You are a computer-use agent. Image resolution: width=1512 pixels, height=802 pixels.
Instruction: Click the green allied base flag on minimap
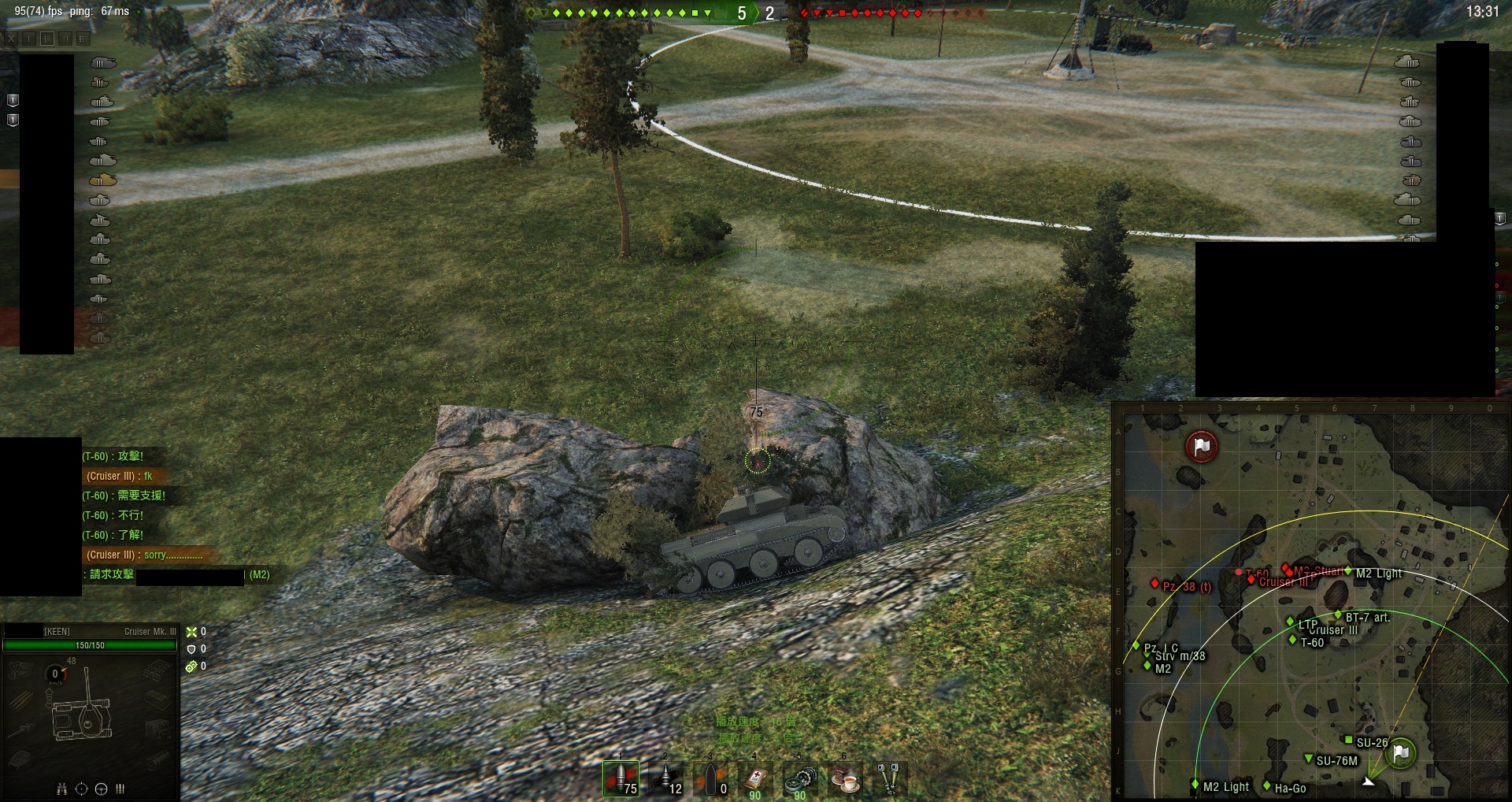(x=1401, y=753)
